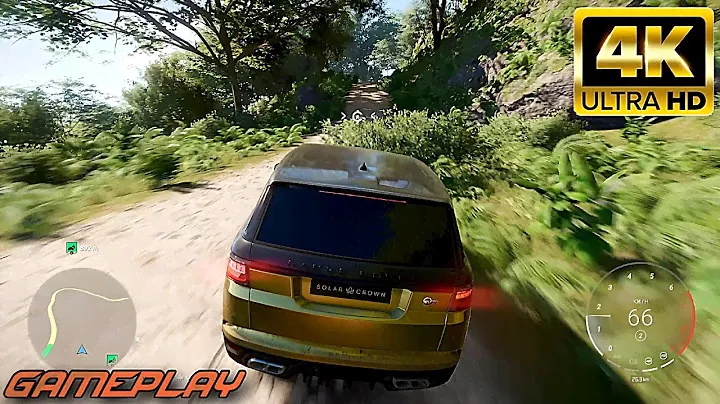The image size is (720, 404).
Task: Select the green destination icon showing 392 m
Action: [71, 248]
